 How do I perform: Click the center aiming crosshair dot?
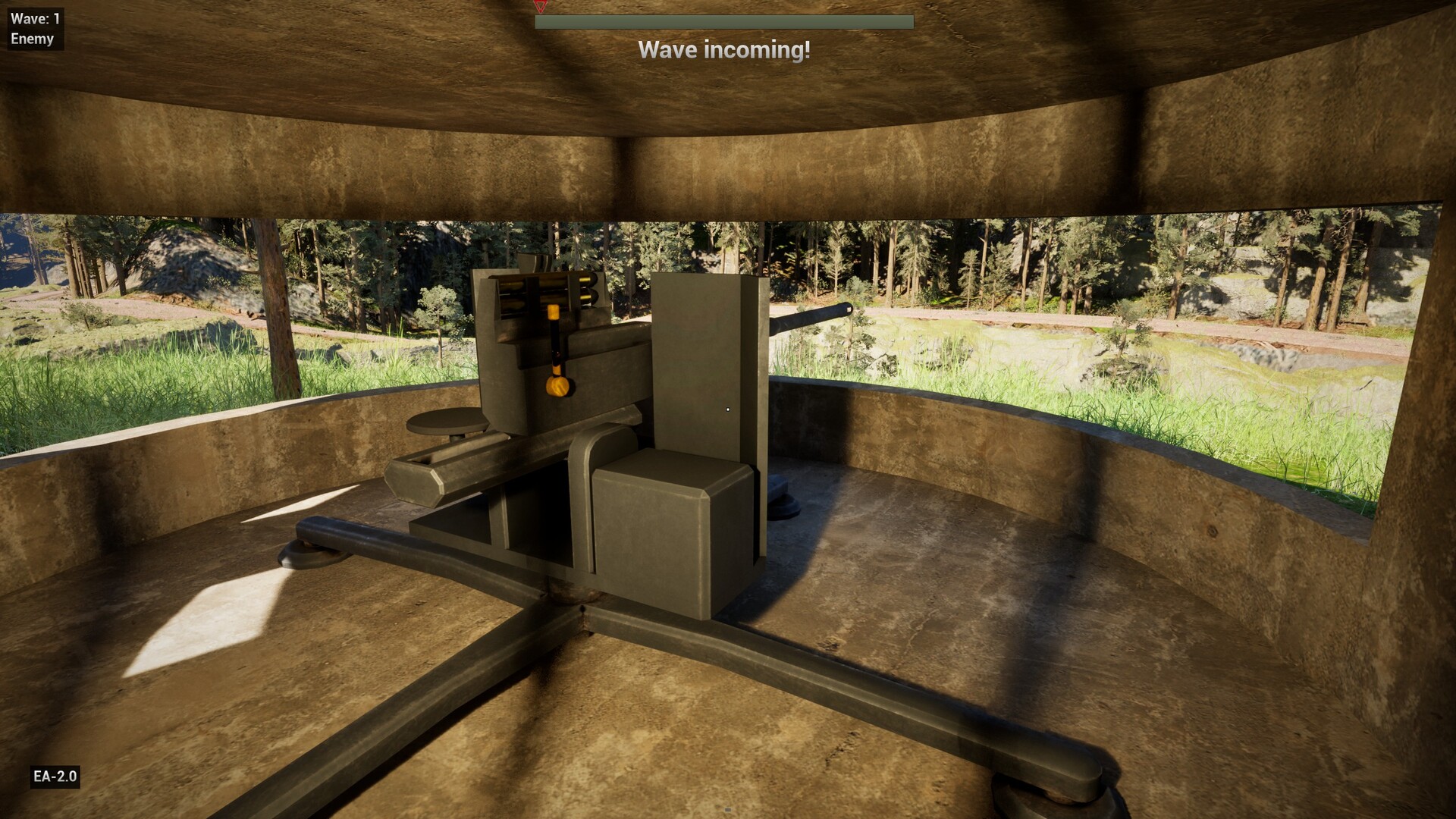coord(728,409)
